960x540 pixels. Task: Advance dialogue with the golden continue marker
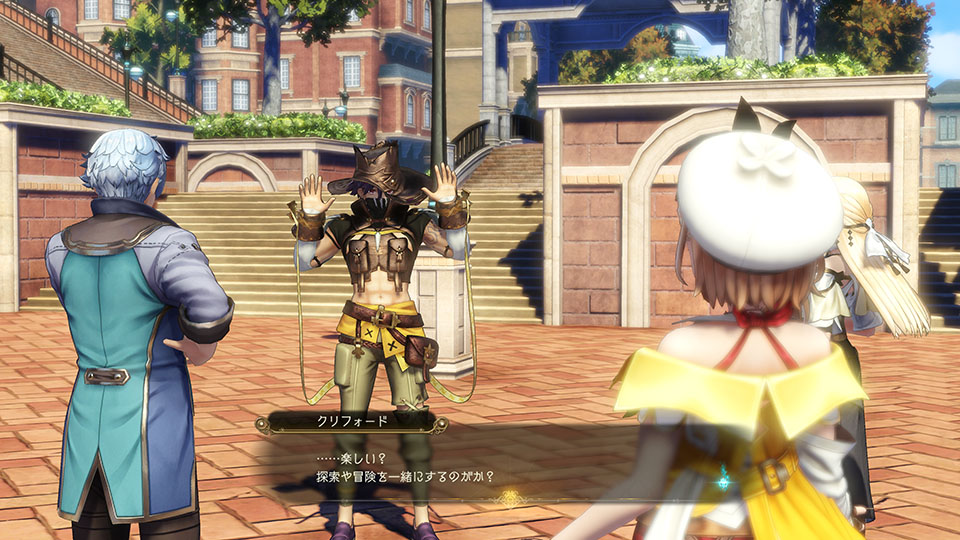pos(510,496)
